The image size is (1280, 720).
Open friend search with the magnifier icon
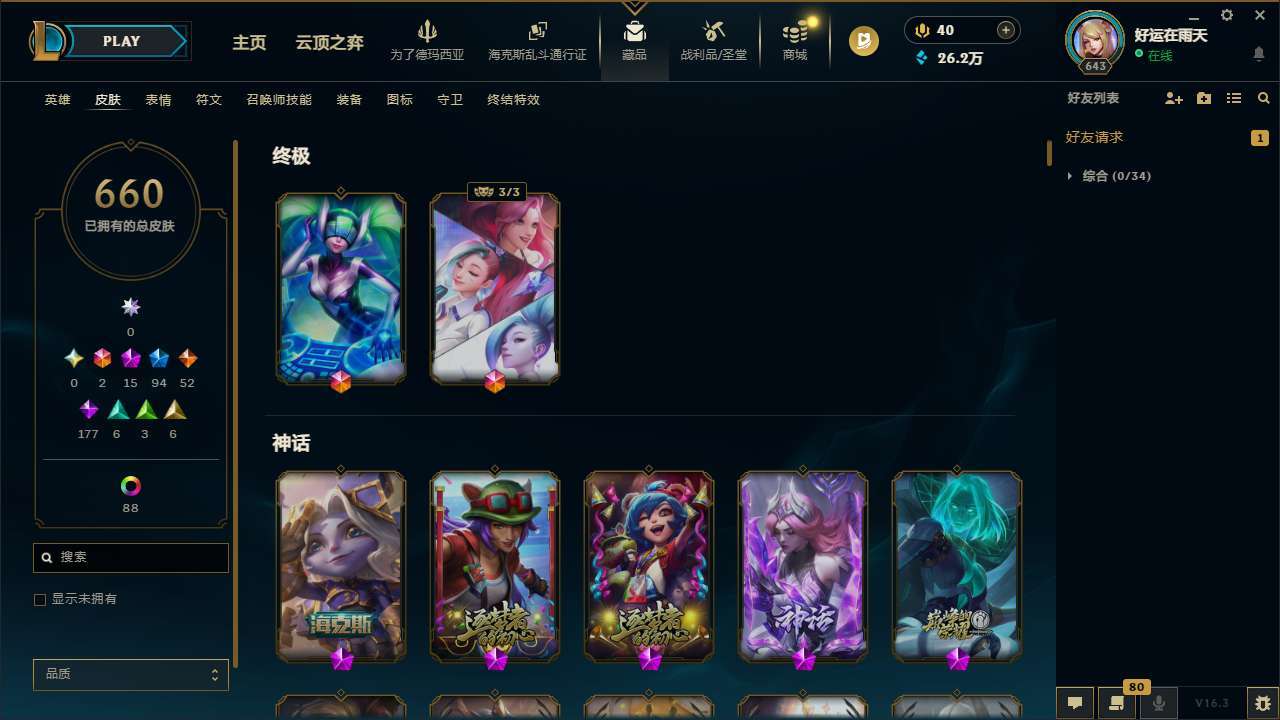tap(1264, 98)
